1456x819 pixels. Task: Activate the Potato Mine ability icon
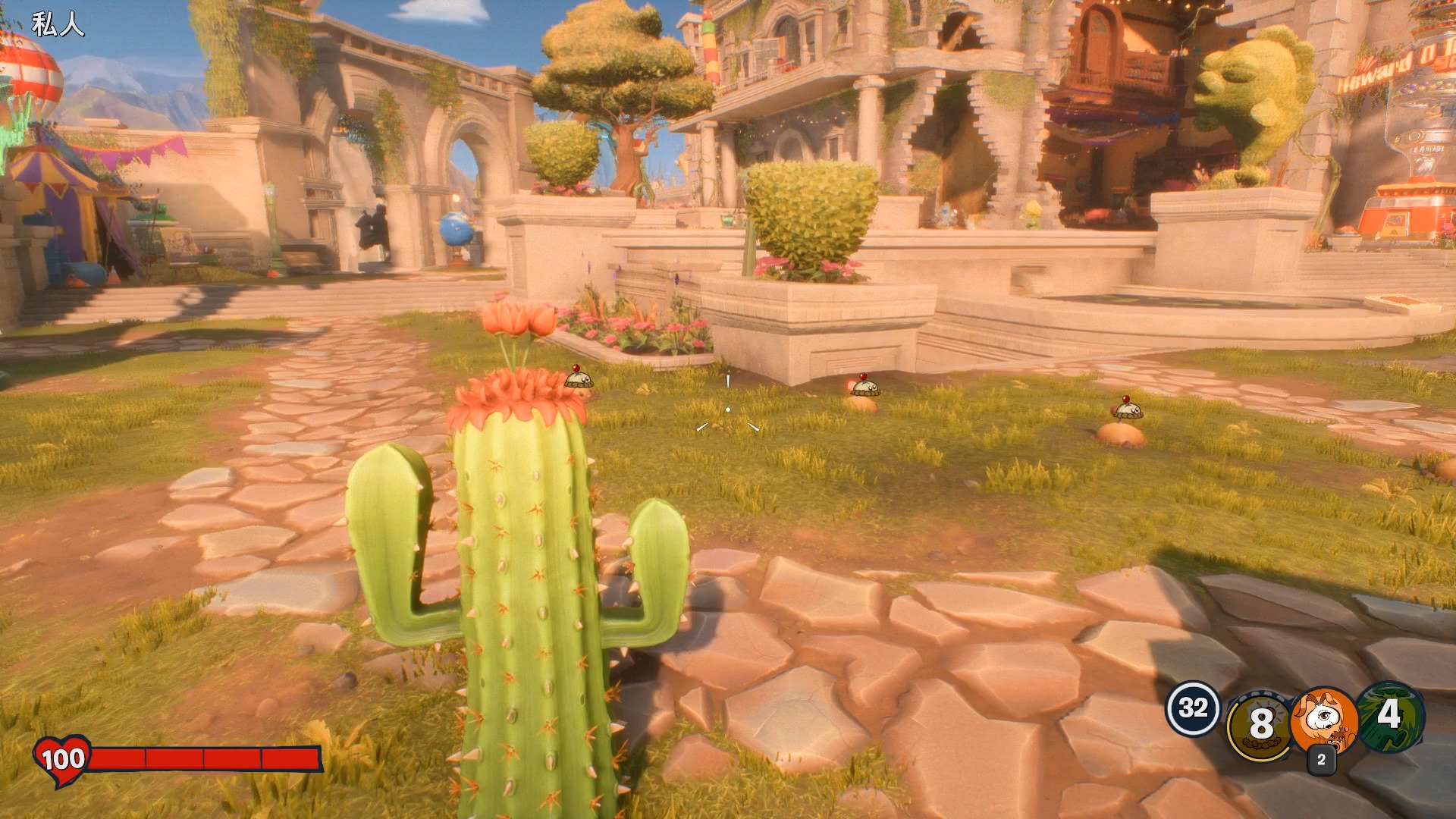click(x=1260, y=723)
